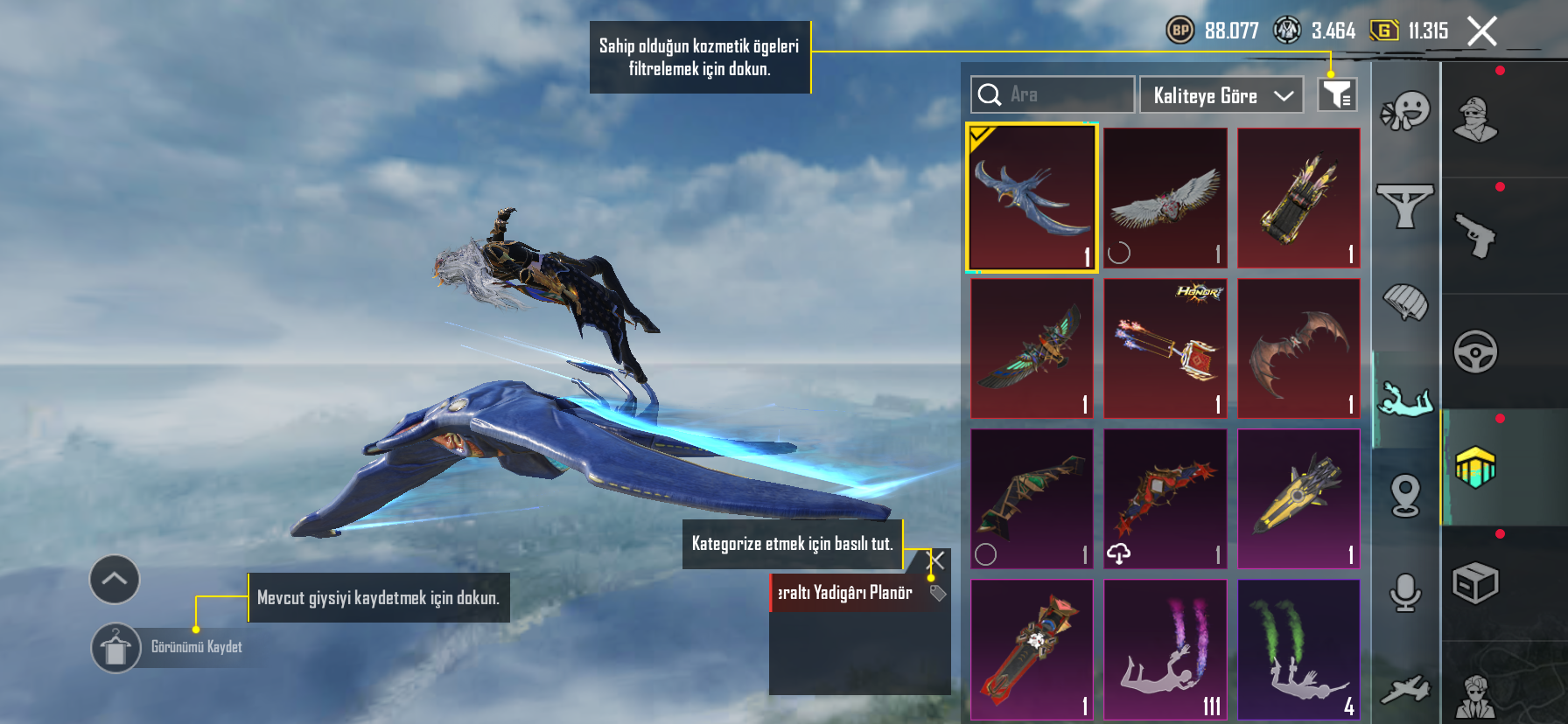Choose the yellow jet fighter glider
Viewport: 1568px width, 724px height.
point(1298,498)
